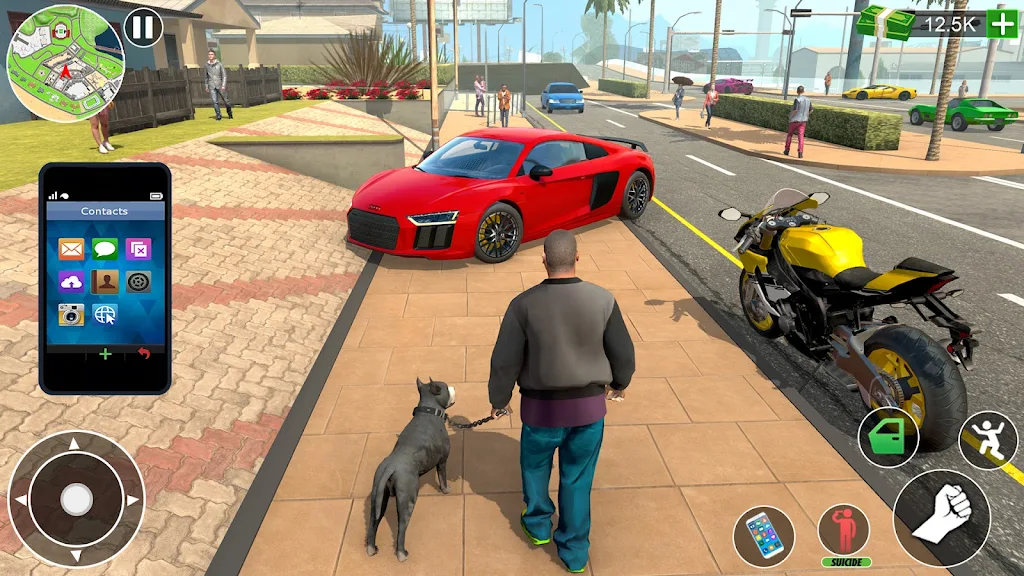Tap the purple app with the X
The width and height of the screenshot is (1024, 576).
[138, 249]
